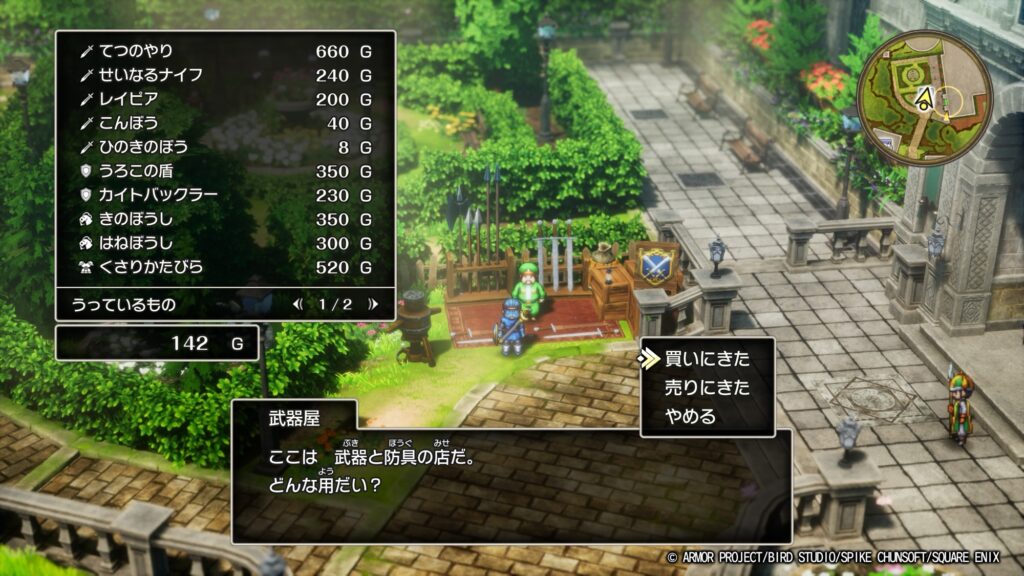Select the カイトバックラー row
The width and height of the screenshot is (1024, 576).
[226, 195]
